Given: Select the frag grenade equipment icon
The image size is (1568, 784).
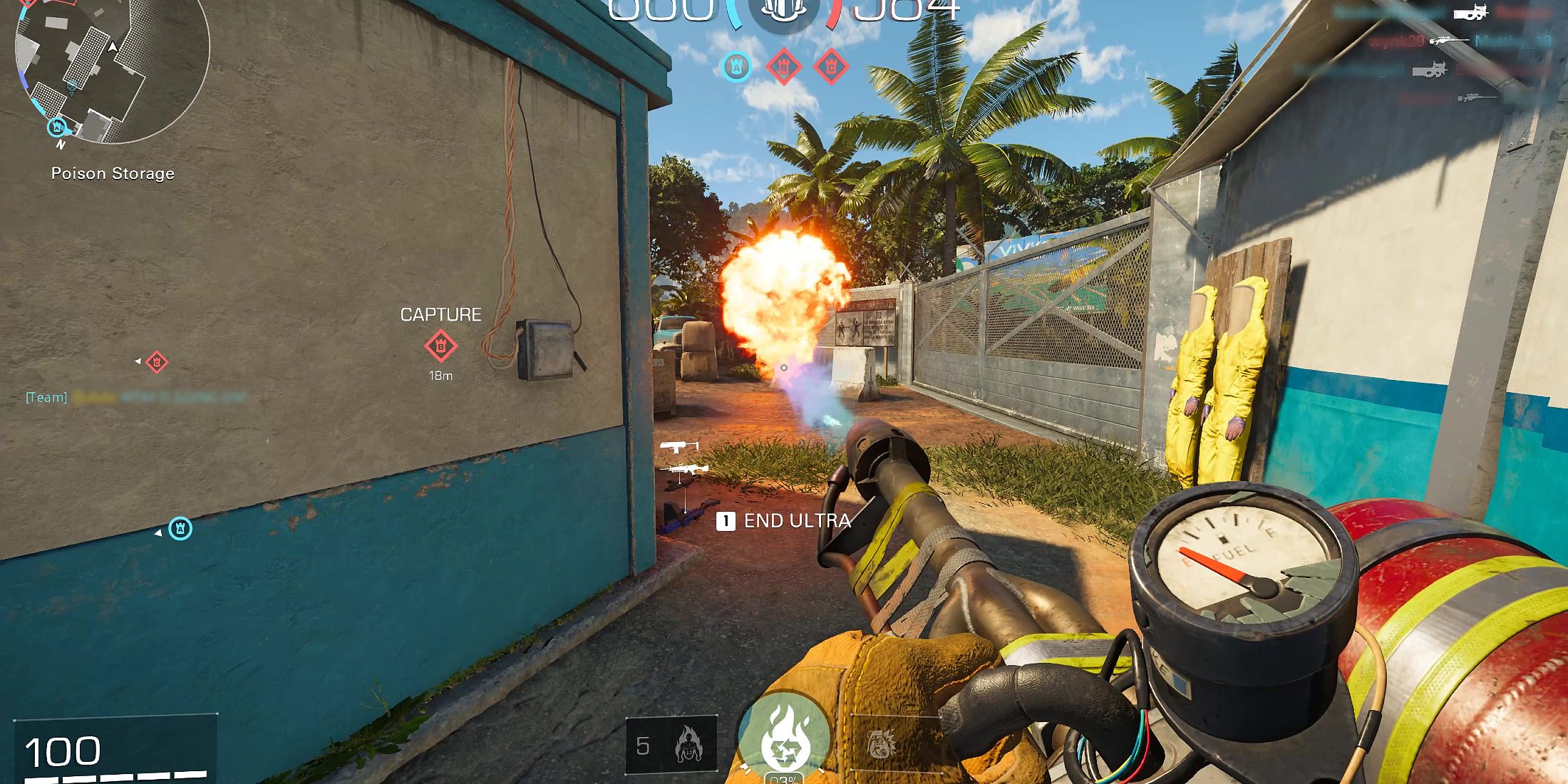Looking at the screenshot, I should coord(881,745).
